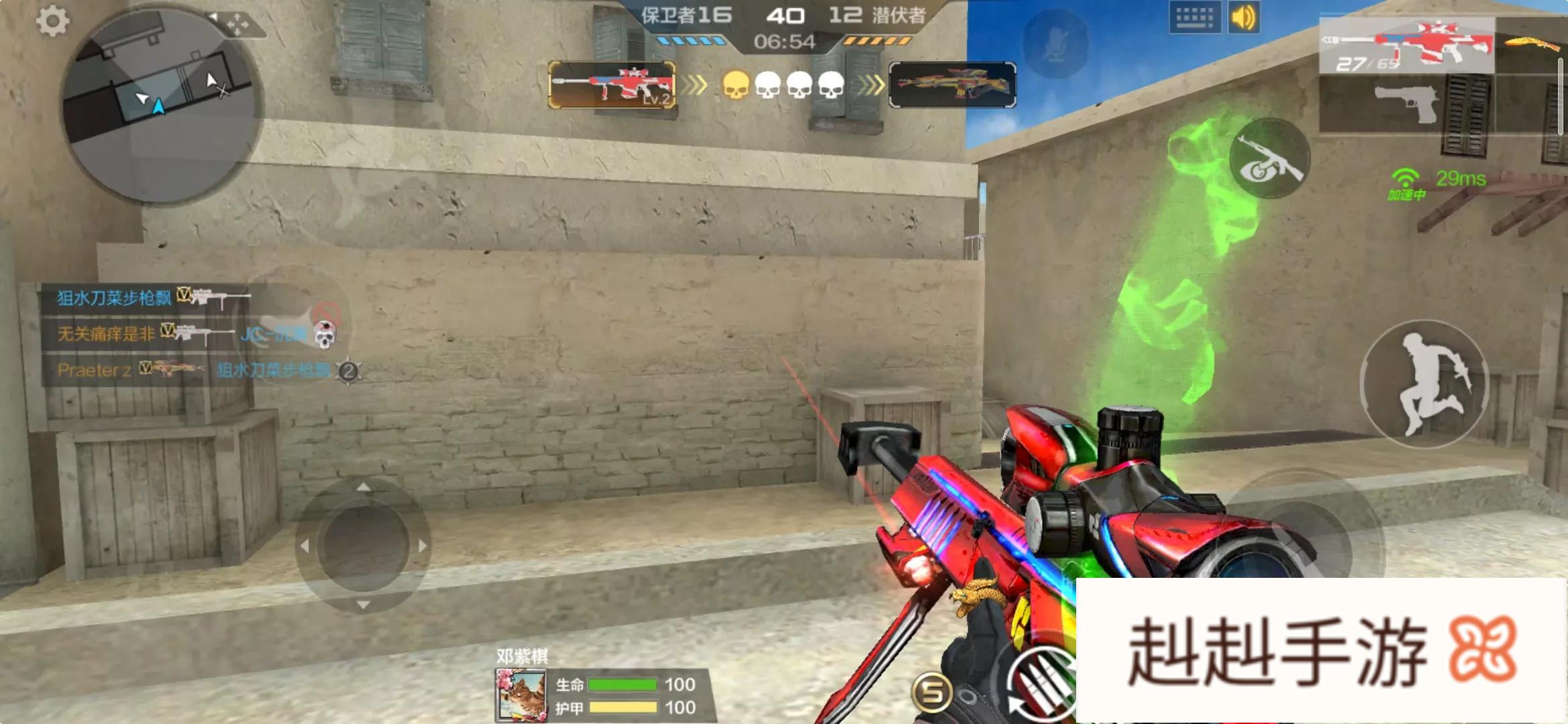Select the golden melee knife slot

click(1531, 44)
